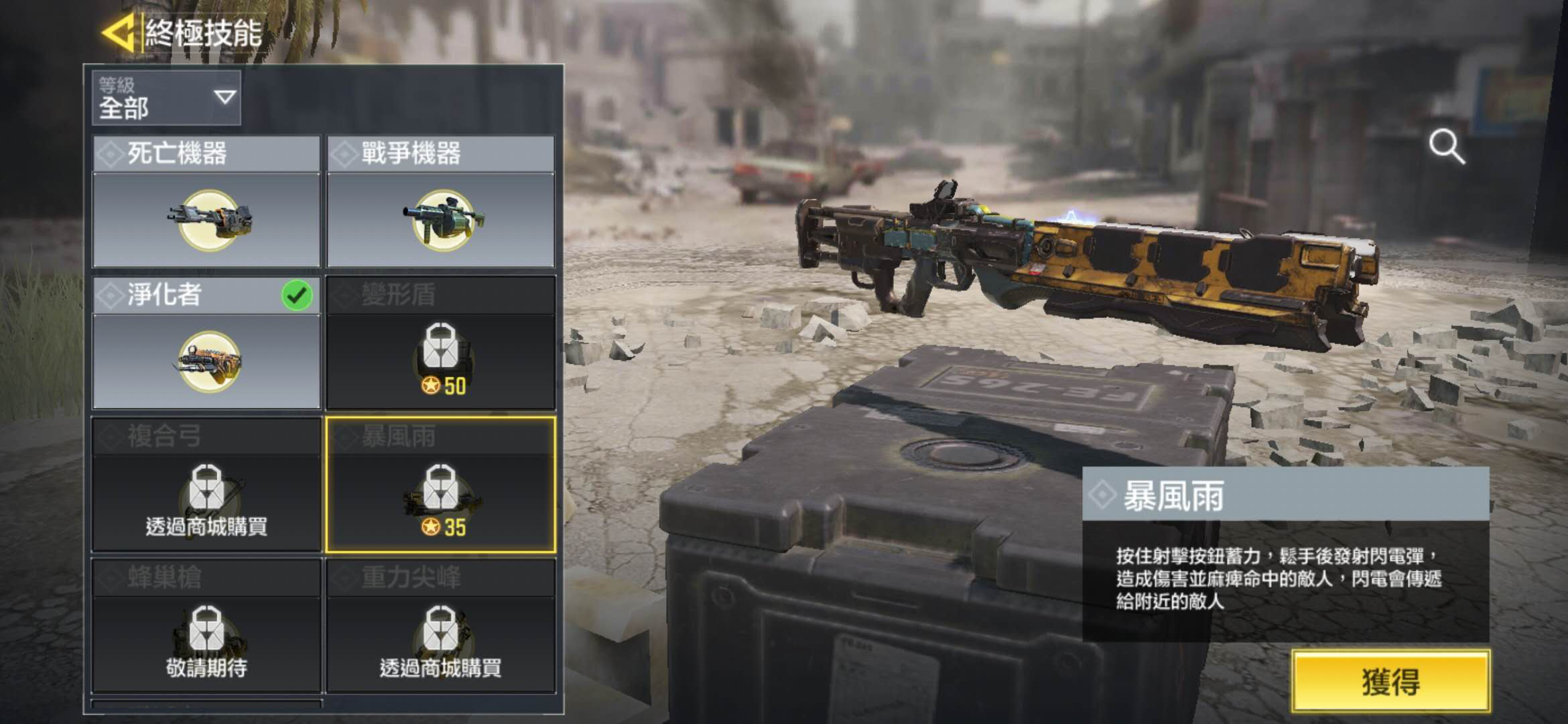This screenshot has height=724, width=1568.
Task: Go back using the yellow arrow
Action: point(119,32)
